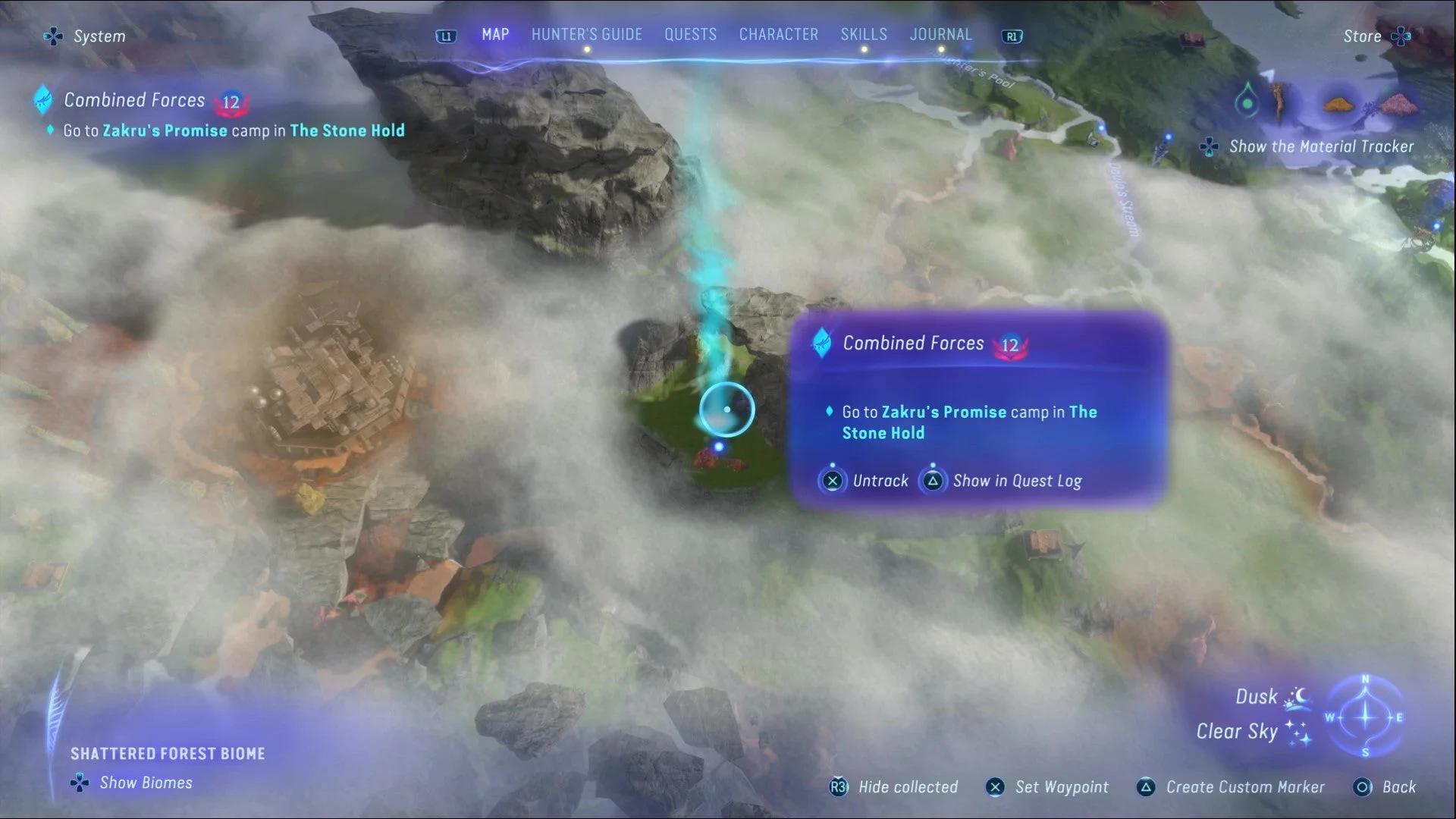Switch to the QUESTS tab
This screenshot has width=1456, height=819.
coord(690,34)
